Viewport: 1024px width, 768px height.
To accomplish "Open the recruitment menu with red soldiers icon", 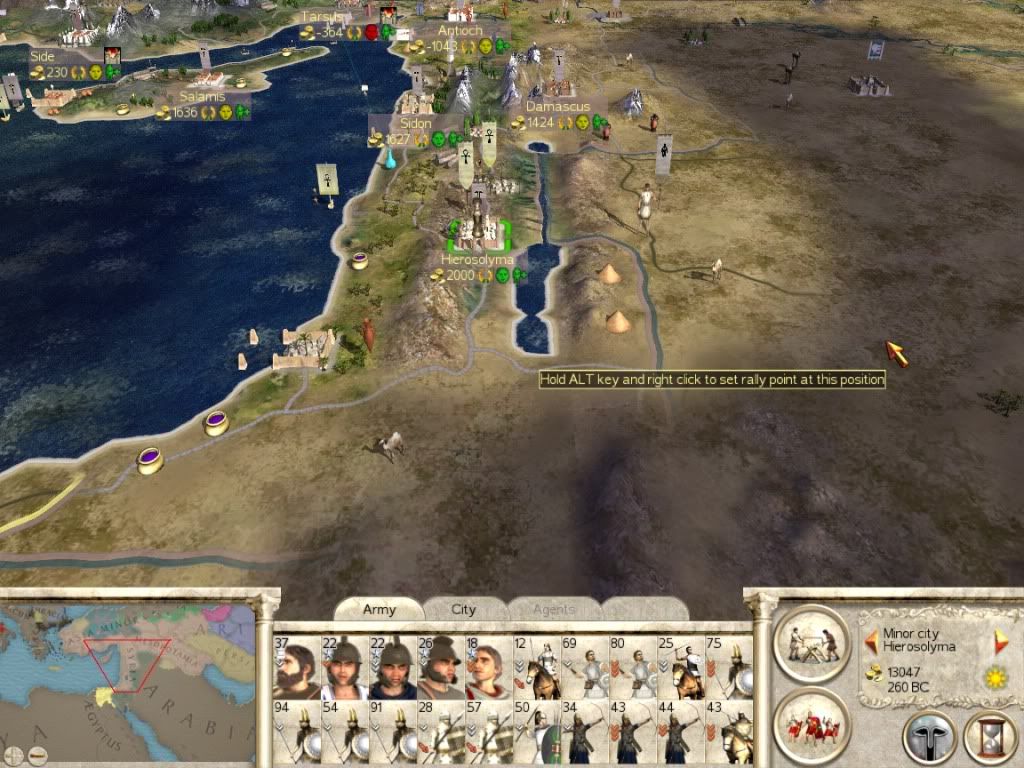I will click(x=811, y=725).
